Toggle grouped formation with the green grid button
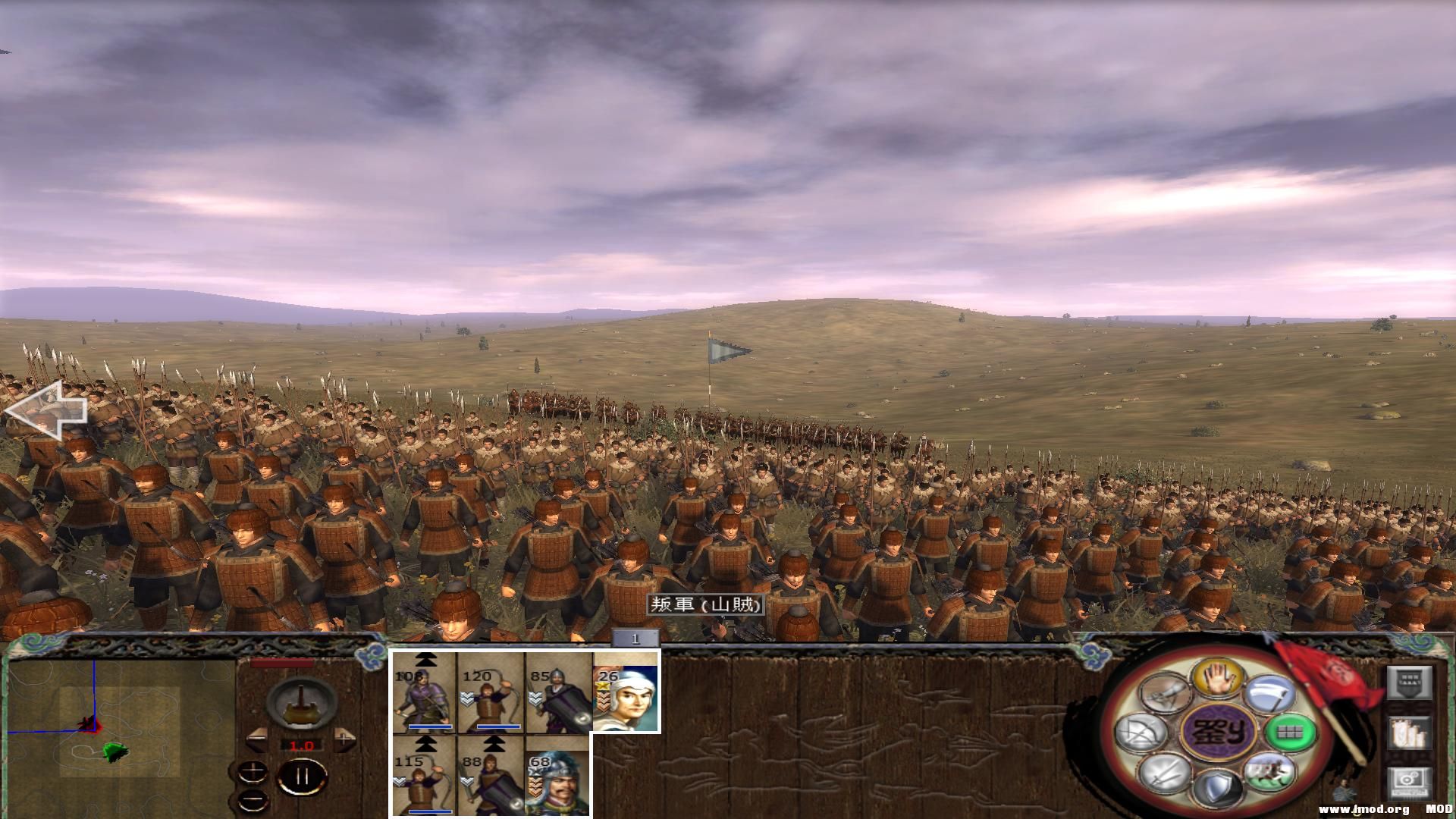This screenshot has height=819, width=1456. pos(1289,733)
